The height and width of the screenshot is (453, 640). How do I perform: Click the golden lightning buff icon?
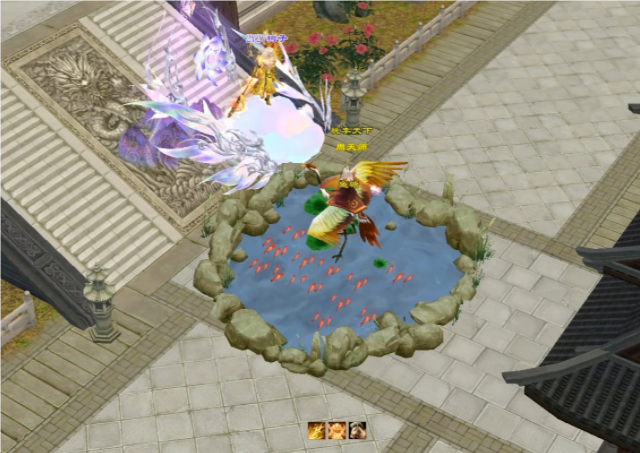point(316,431)
